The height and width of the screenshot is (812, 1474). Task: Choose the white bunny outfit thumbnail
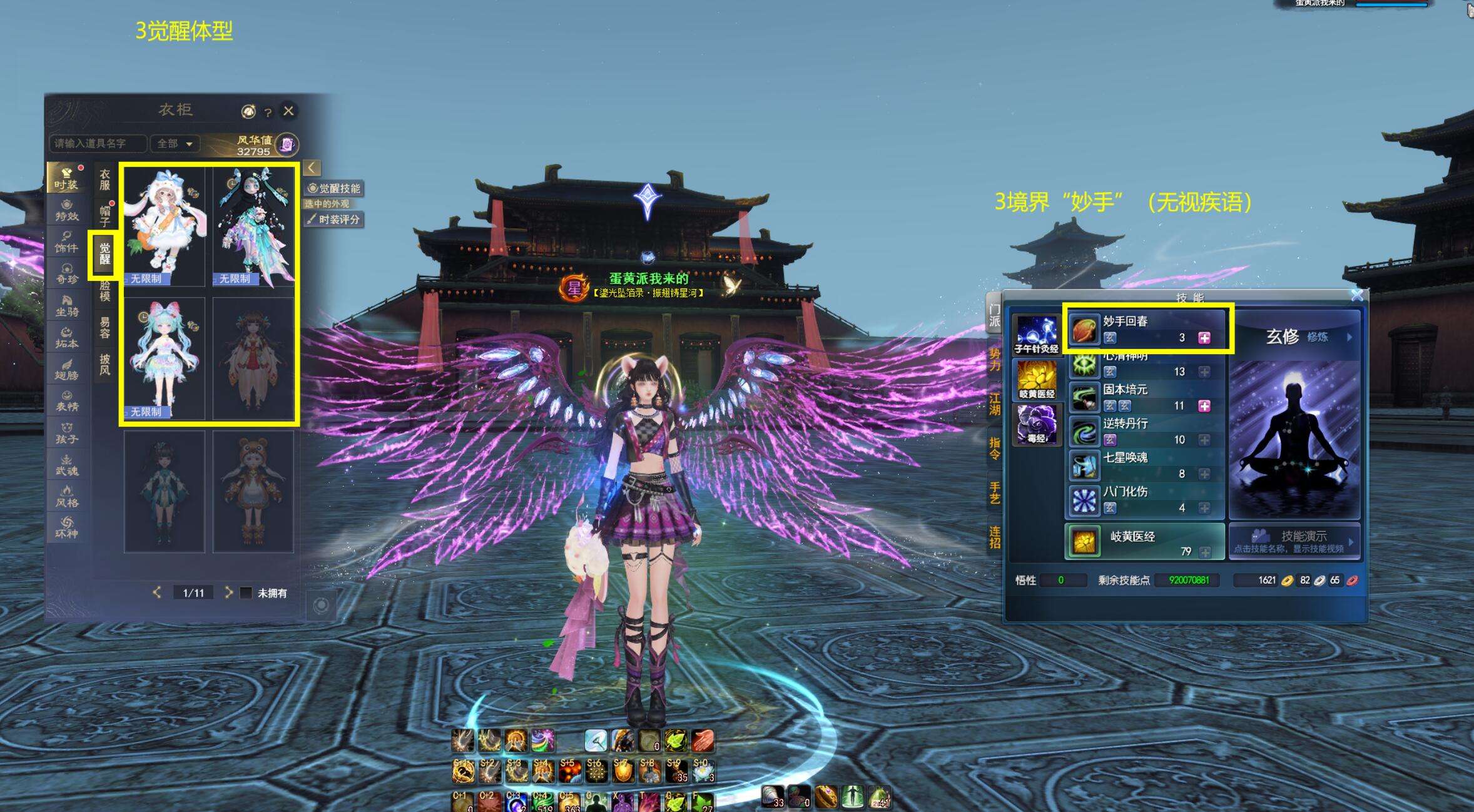click(x=165, y=226)
